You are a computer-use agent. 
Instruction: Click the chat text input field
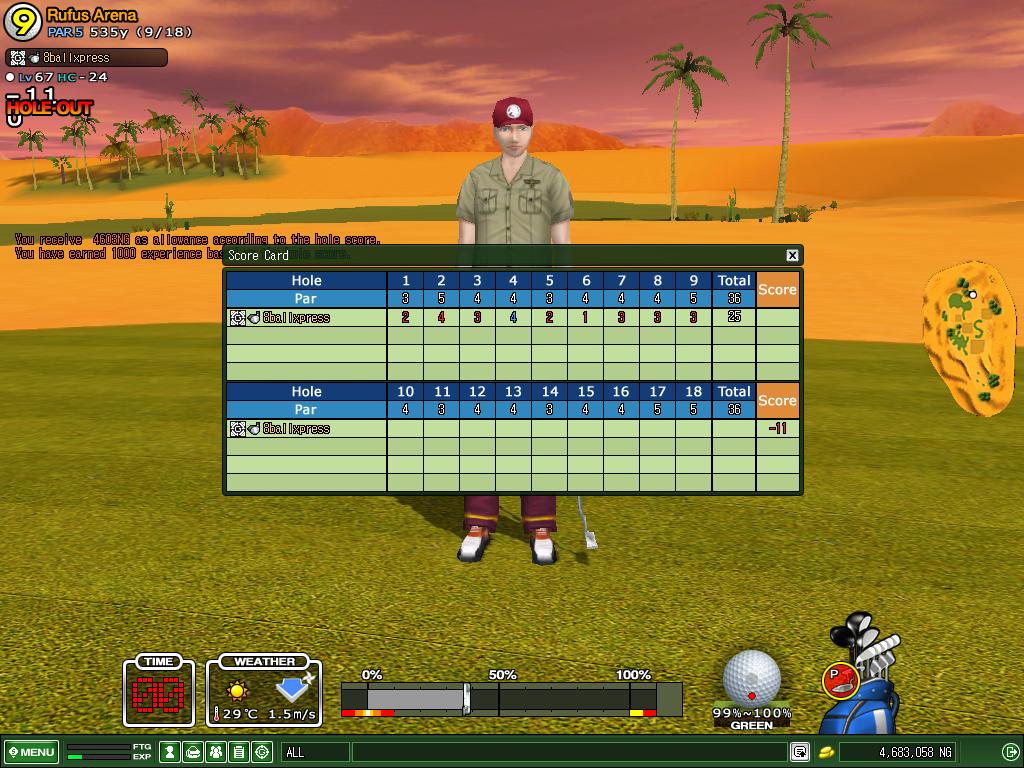pos(570,752)
